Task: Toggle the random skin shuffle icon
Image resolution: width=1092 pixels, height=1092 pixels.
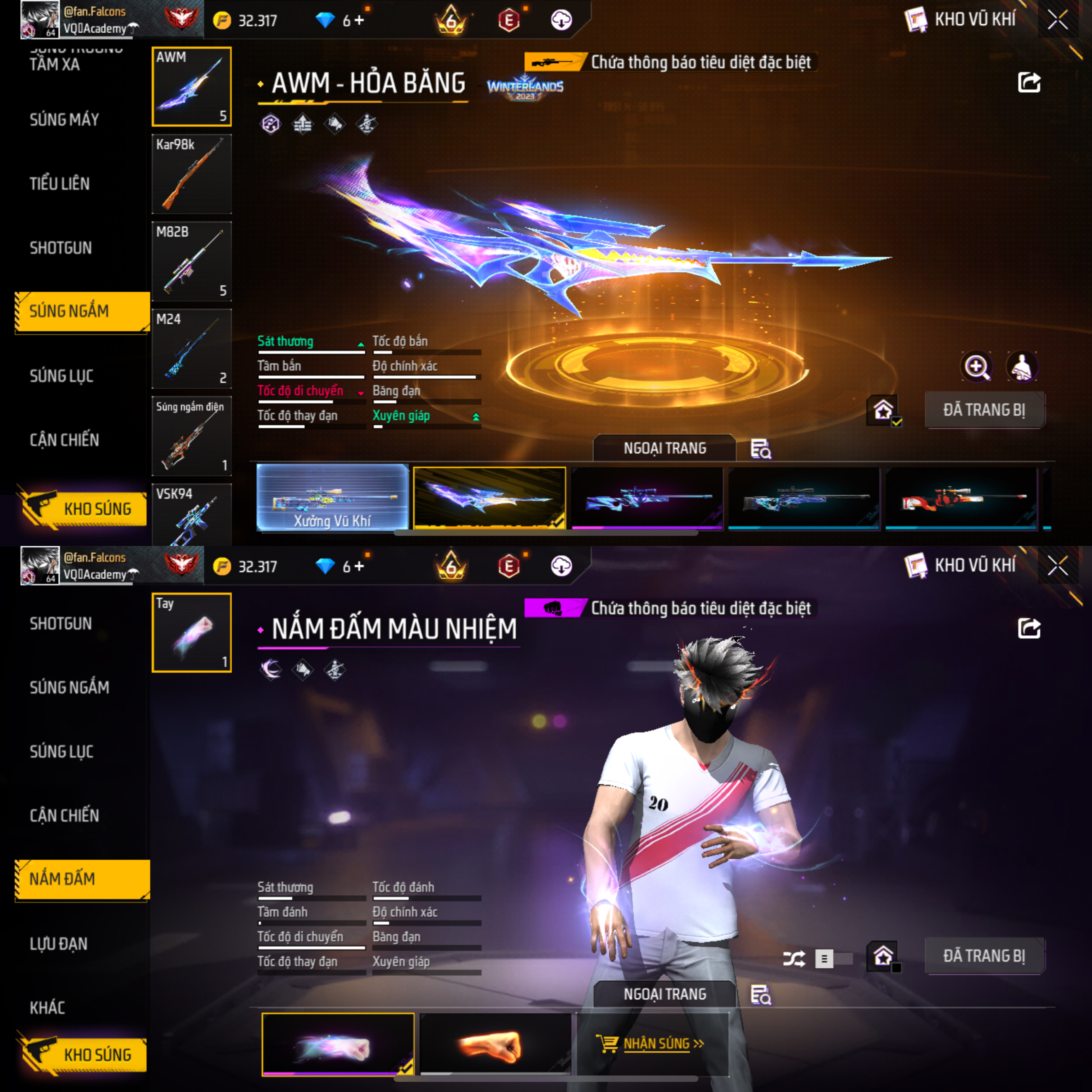Action: [793, 959]
